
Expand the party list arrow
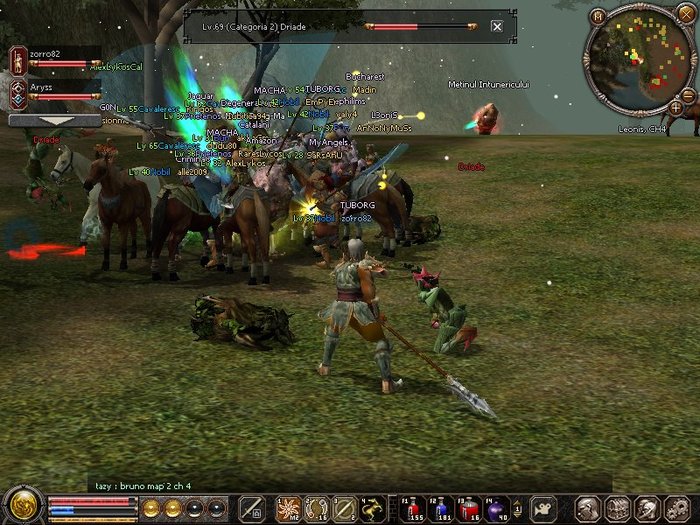(54, 120)
